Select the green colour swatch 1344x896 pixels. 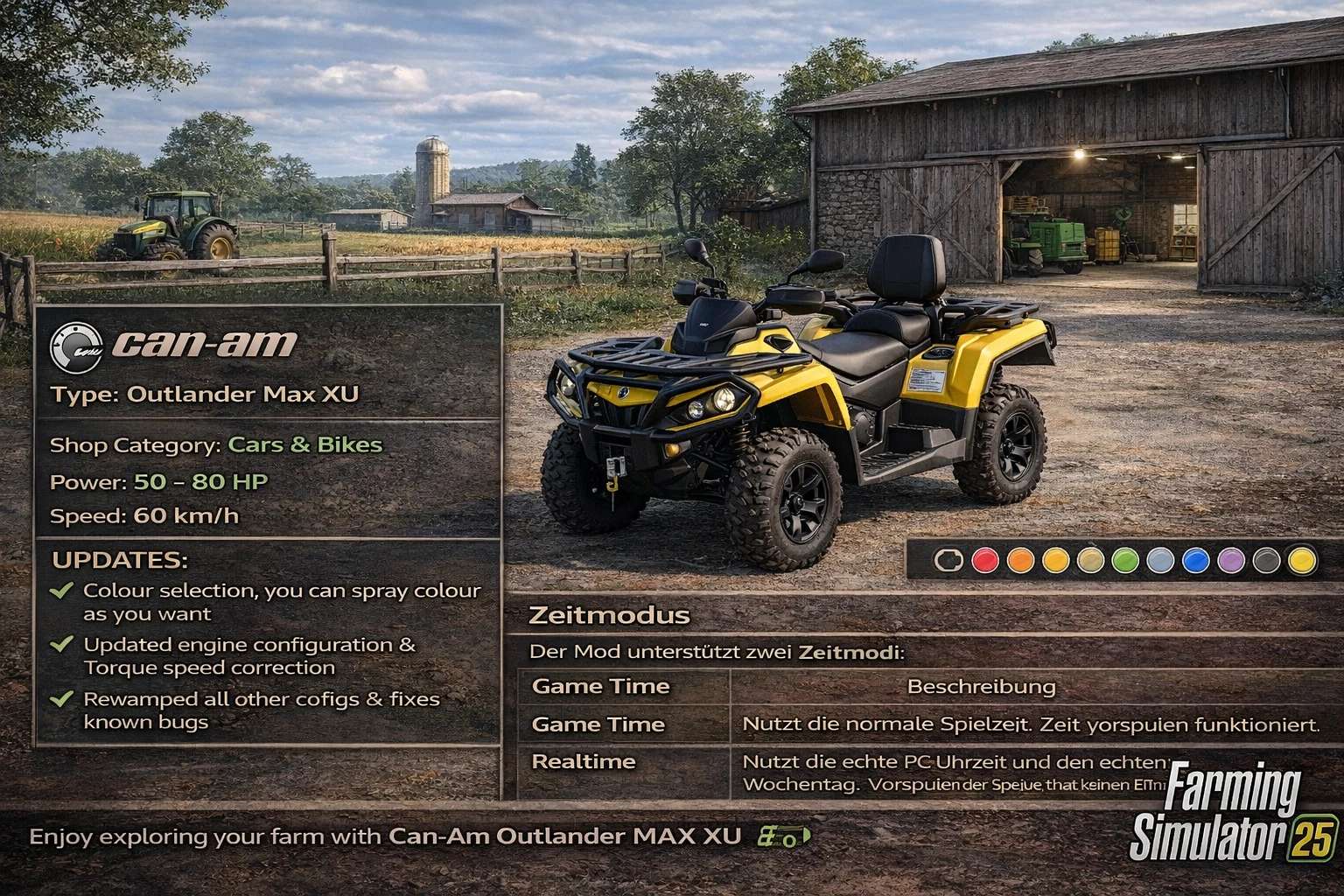[x=1125, y=560]
